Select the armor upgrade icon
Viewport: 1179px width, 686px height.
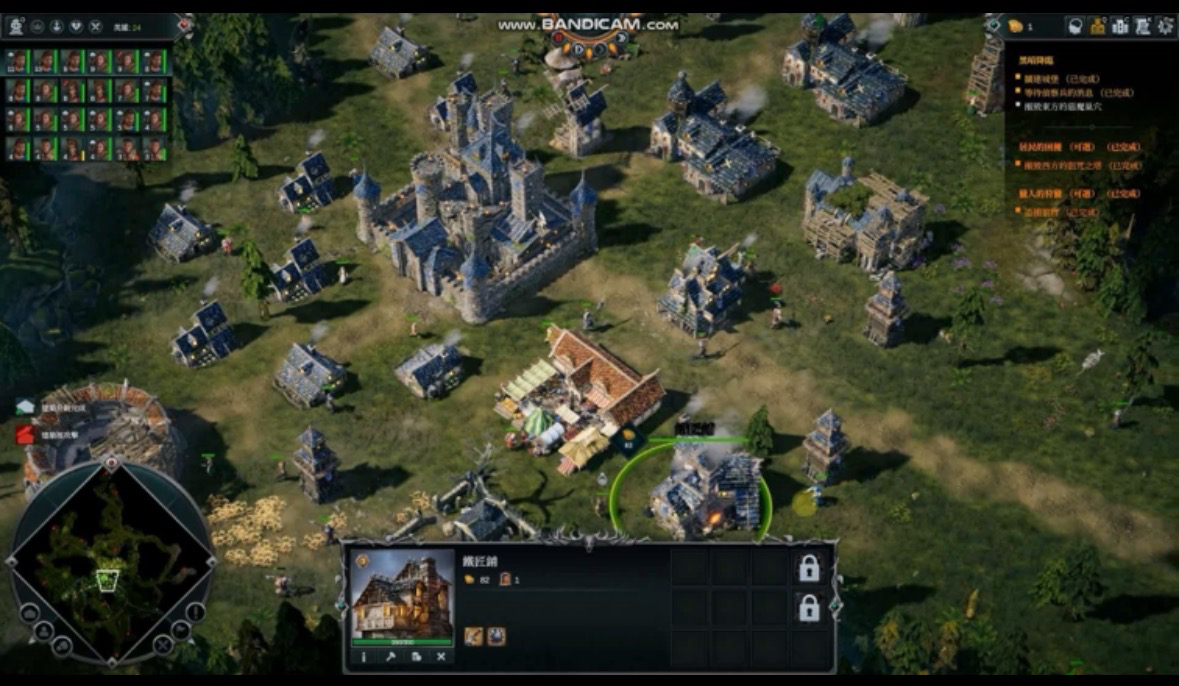pos(496,636)
